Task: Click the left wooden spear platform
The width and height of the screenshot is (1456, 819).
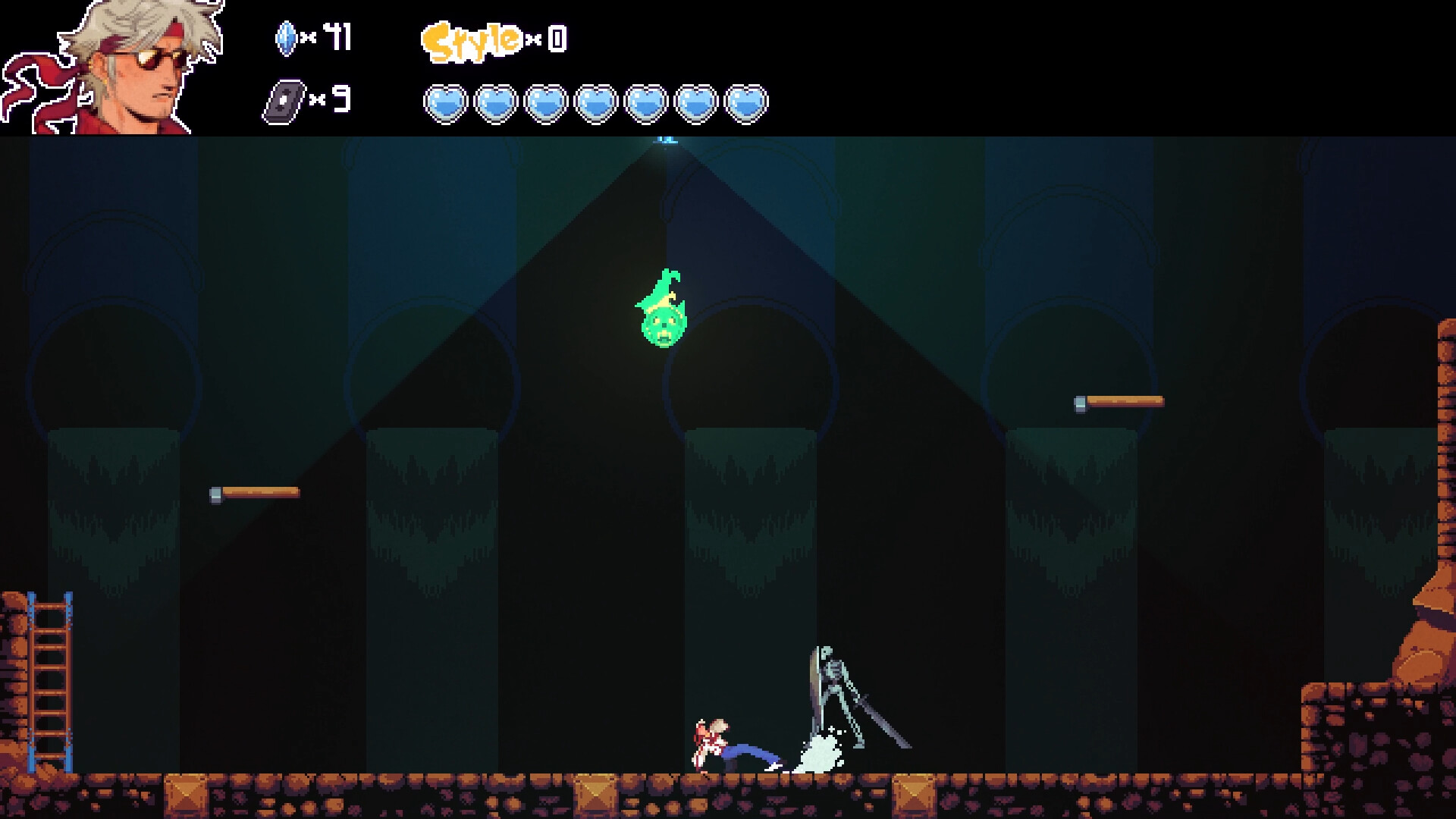Action: [254, 493]
